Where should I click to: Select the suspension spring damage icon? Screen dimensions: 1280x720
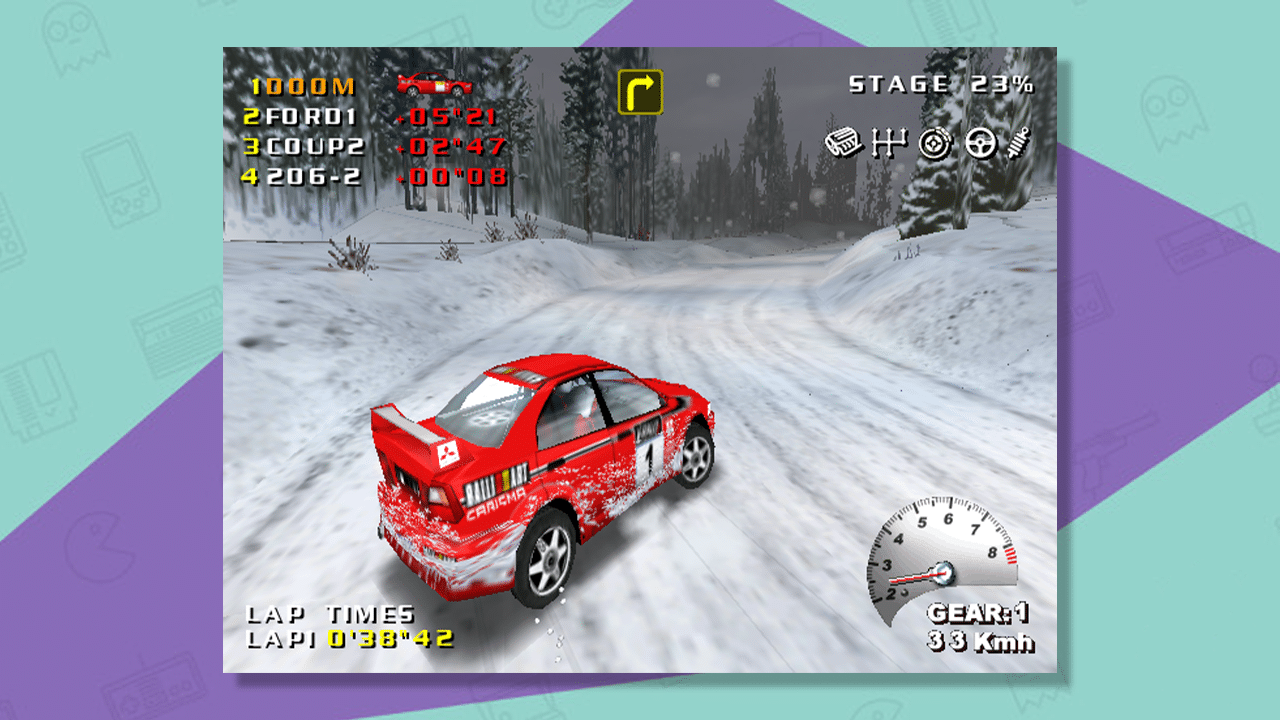[x=1018, y=143]
